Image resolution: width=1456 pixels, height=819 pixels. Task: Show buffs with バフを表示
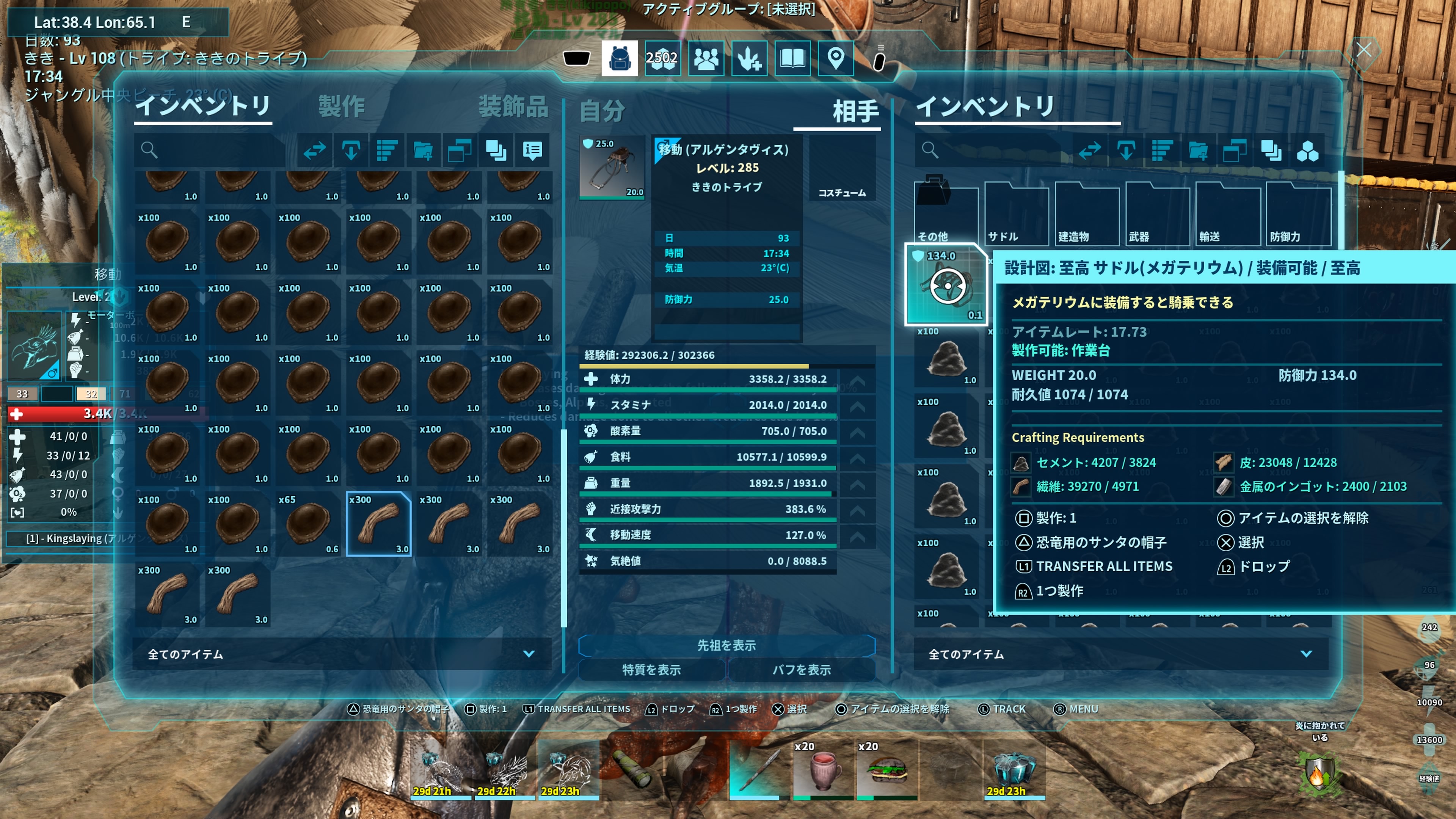point(802,670)
